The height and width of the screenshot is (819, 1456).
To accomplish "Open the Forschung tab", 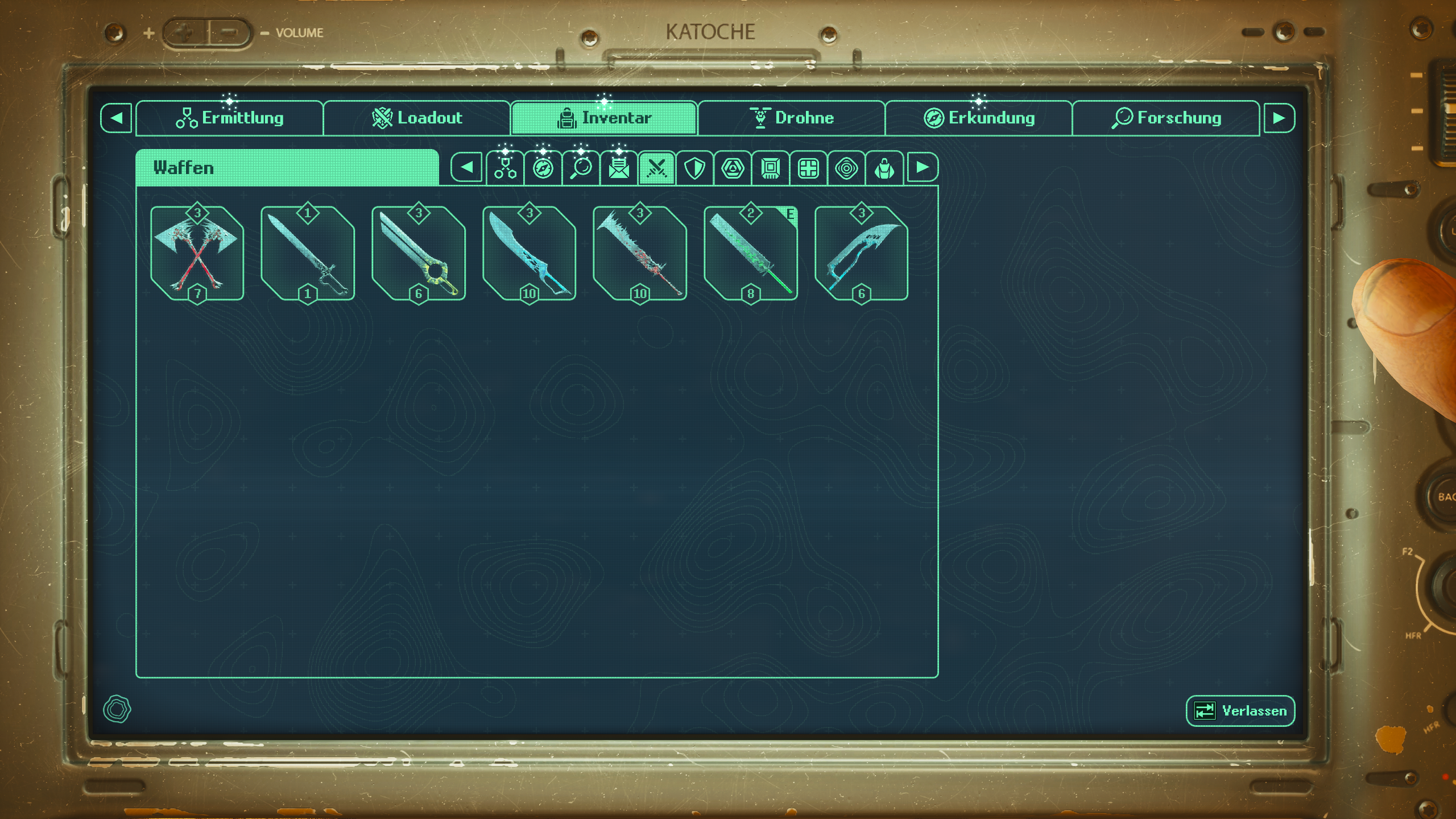I will pyautogui.click(x=1166, y=118).
